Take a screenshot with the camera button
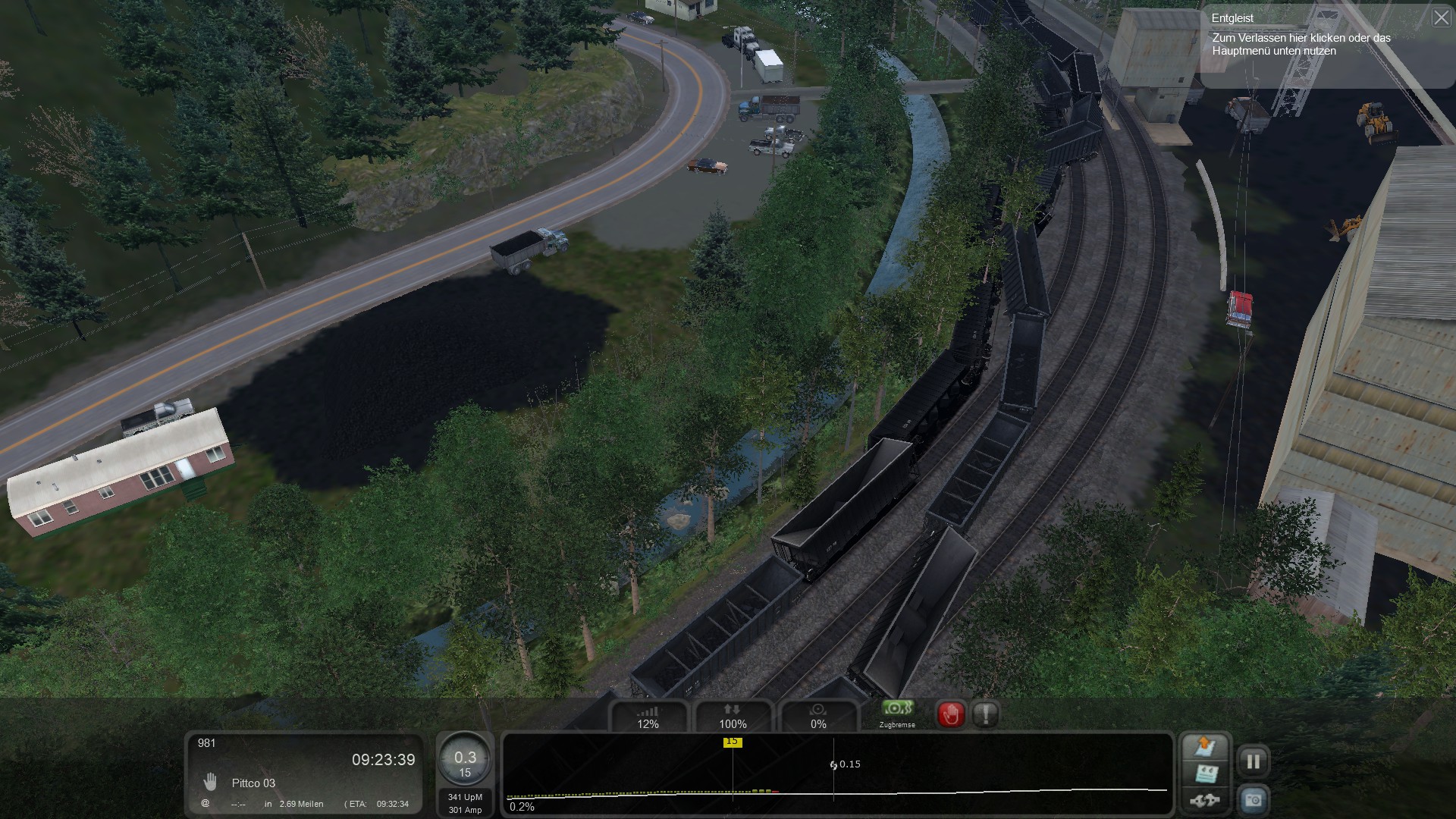The width and height of the screenshot is (1456, 819). (x=1253, y=800)
